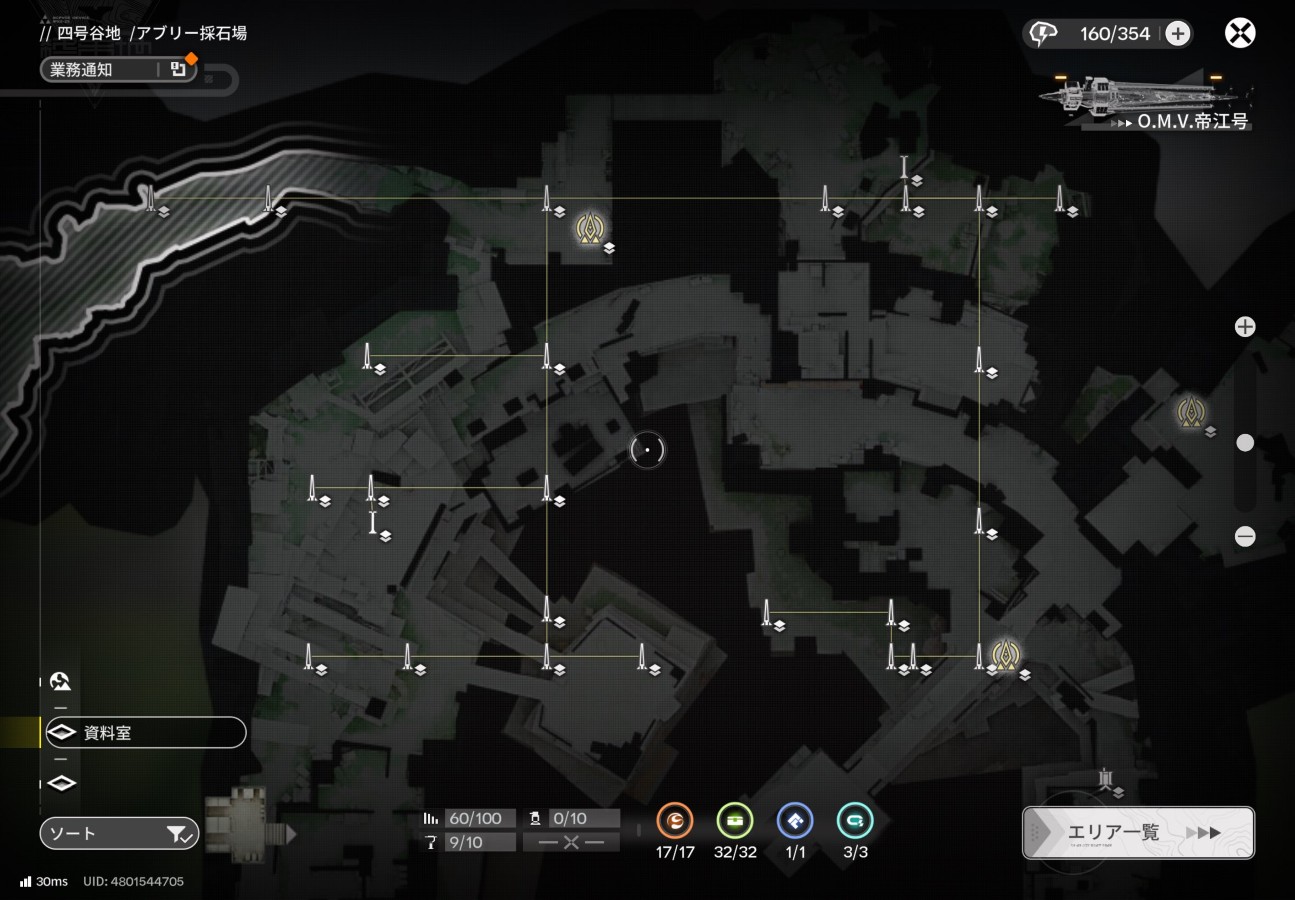1295x900 pixels.
Task: Select the 資料室 floor layer
Action: [145, 733]
